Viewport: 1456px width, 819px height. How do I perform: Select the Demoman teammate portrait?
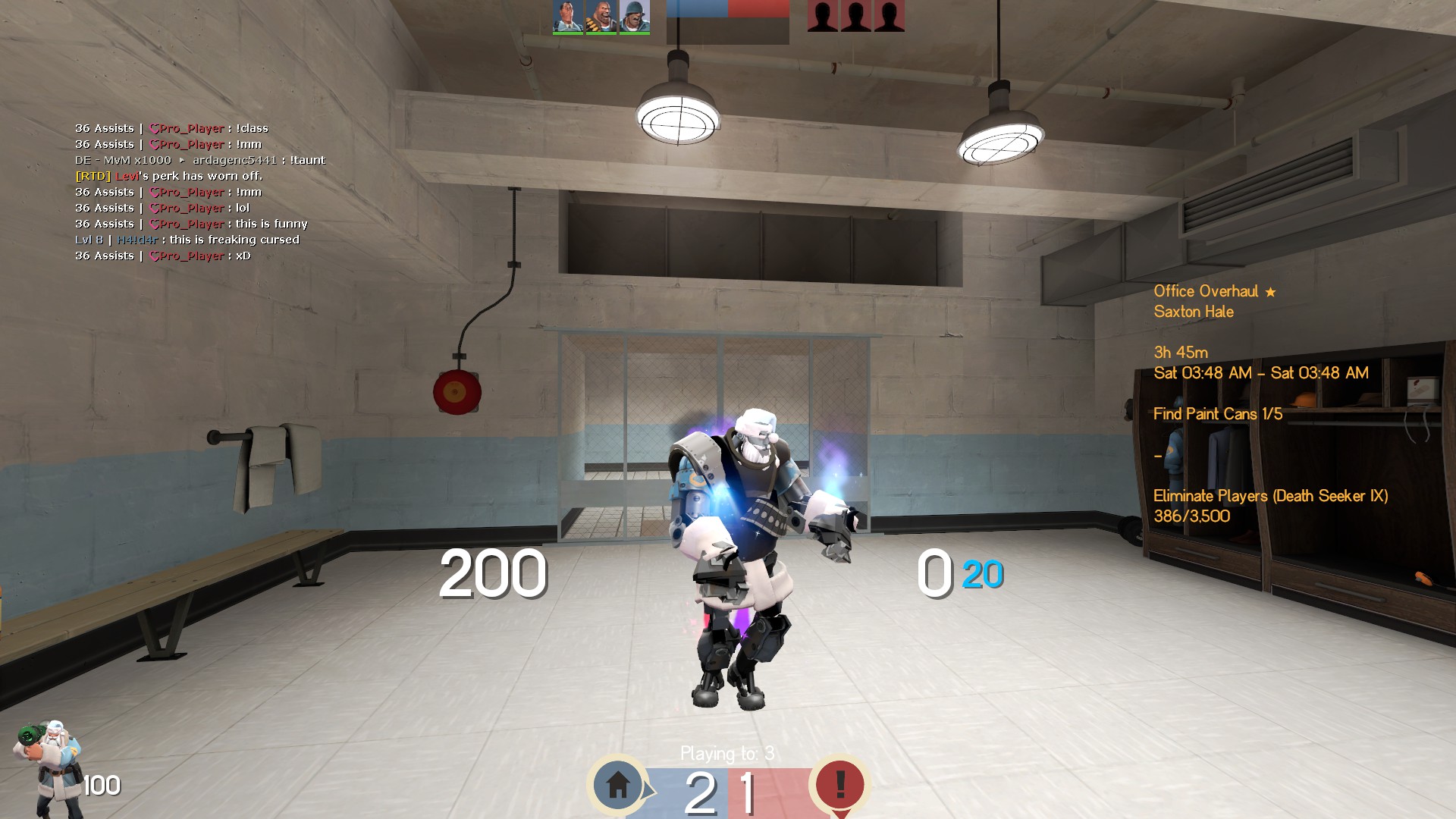(x=601, y=16)
